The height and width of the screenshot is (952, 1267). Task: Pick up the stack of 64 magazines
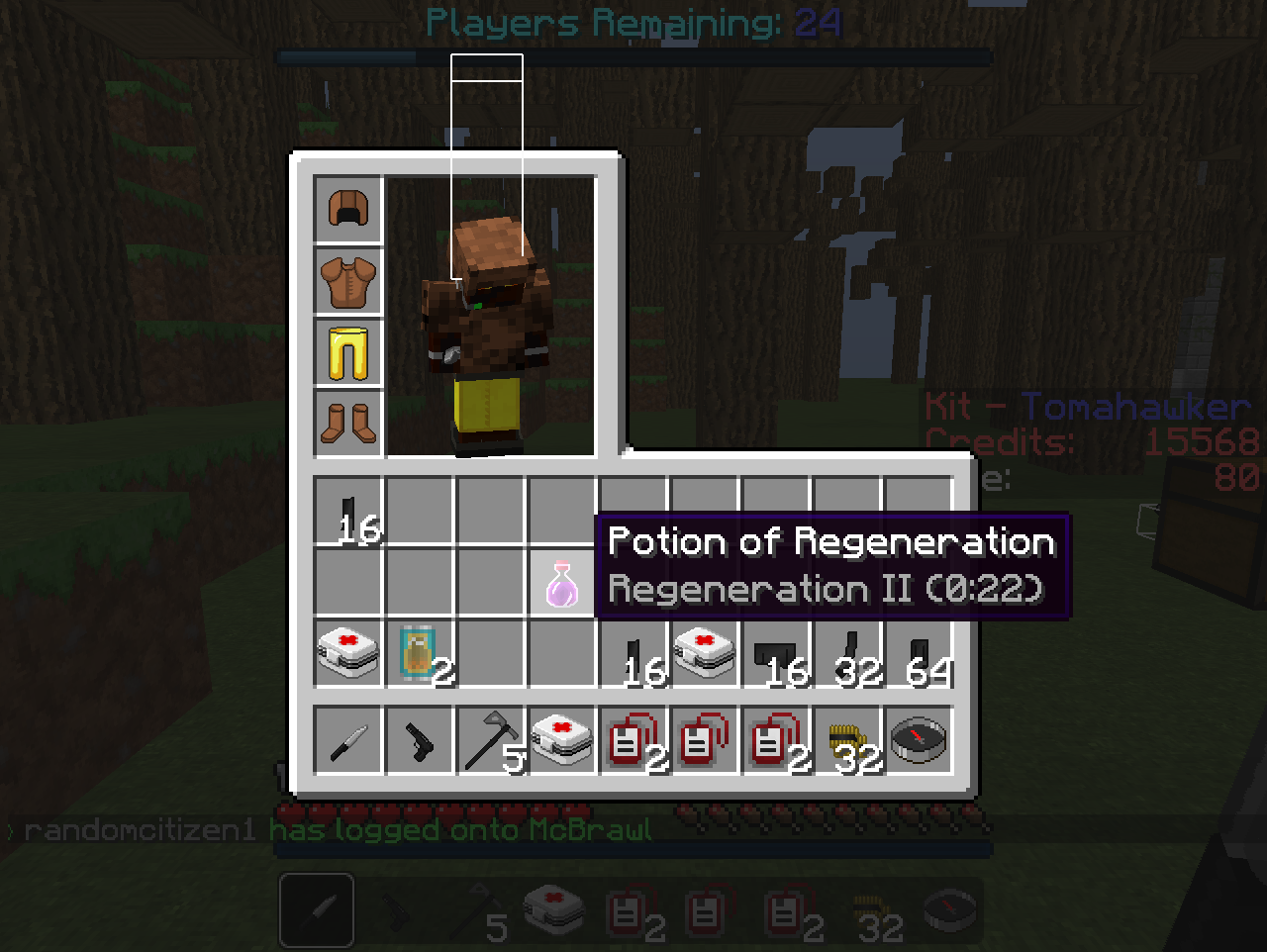tap(919, 654)
